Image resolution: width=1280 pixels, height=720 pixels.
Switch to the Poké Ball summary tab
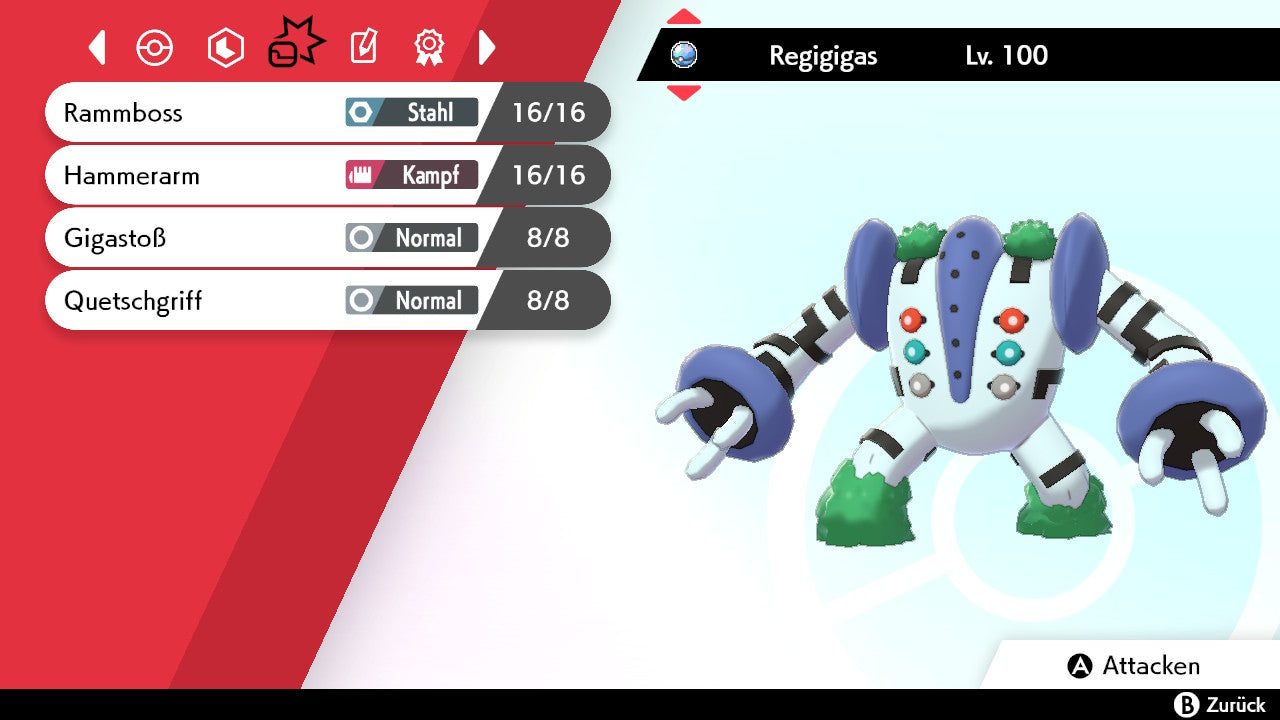pyautogui.click(x=155, y=47)
